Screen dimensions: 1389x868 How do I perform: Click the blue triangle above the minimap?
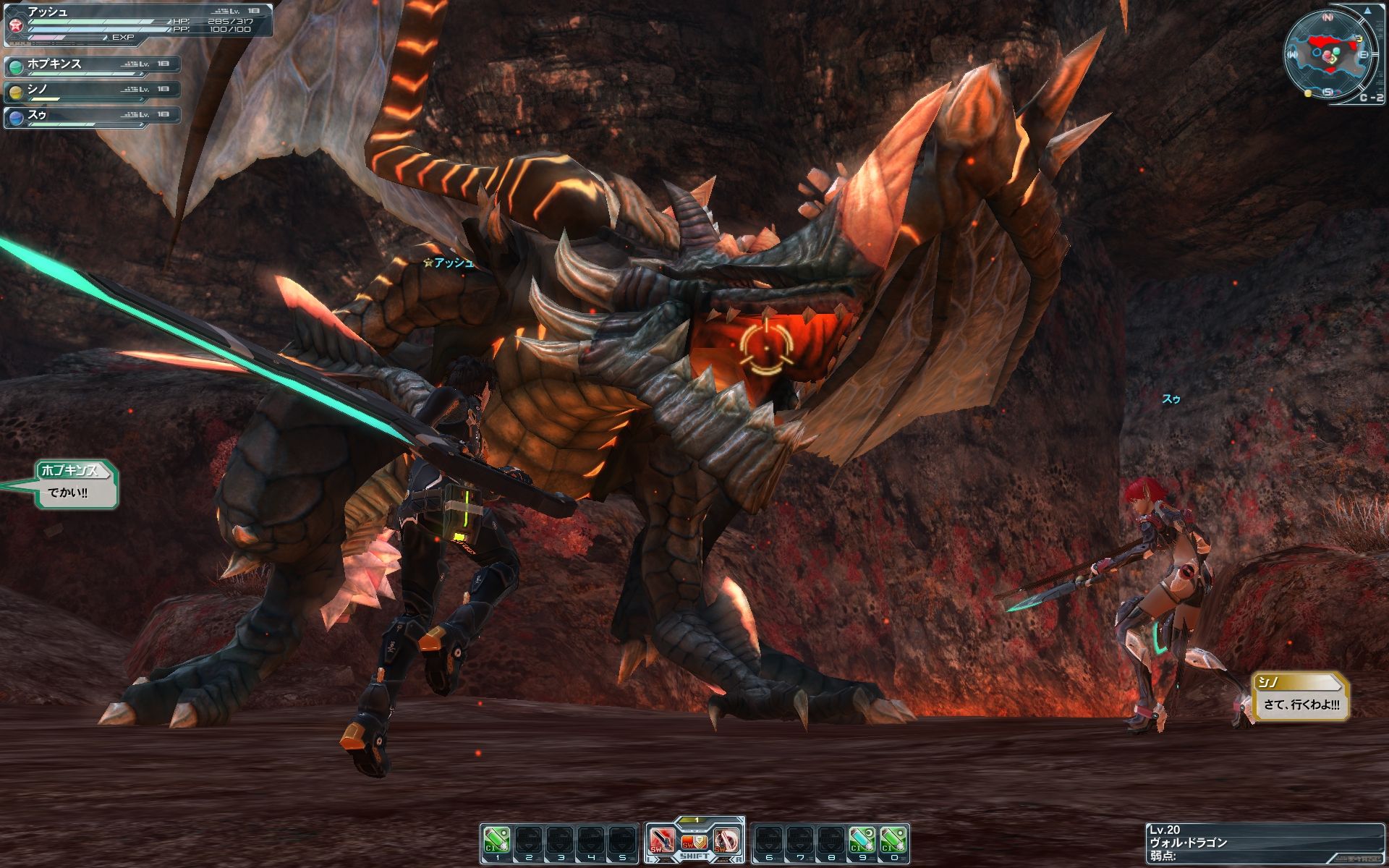point(1368,12)
